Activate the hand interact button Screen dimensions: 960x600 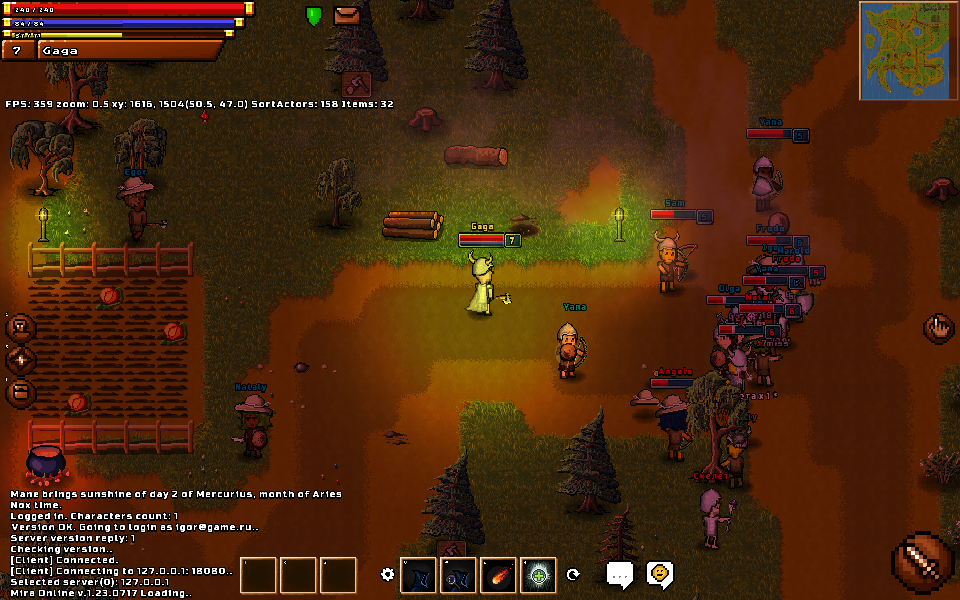(938, 328)
